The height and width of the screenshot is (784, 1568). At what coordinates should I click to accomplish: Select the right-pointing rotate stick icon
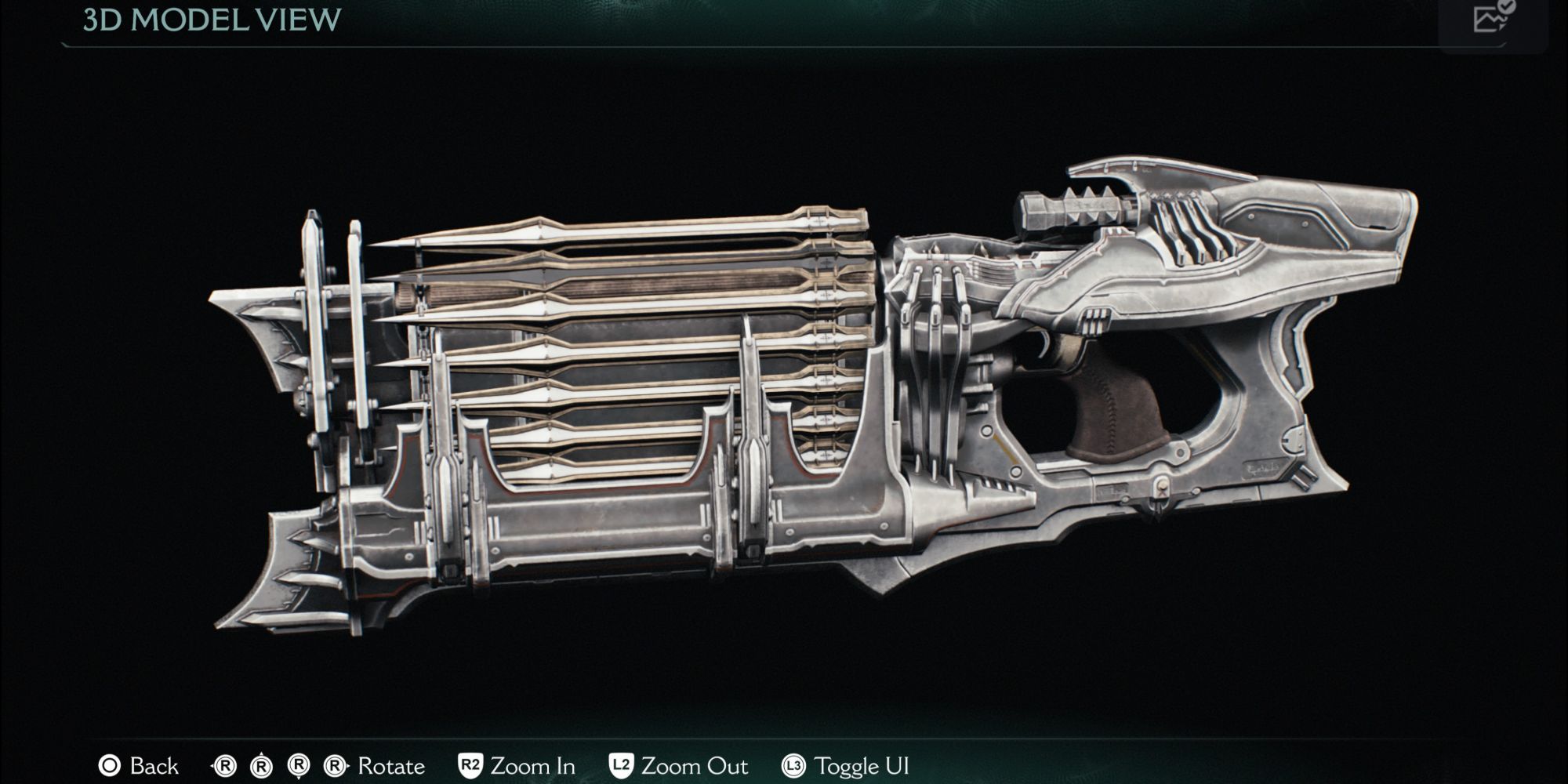(x=335, y=766)
